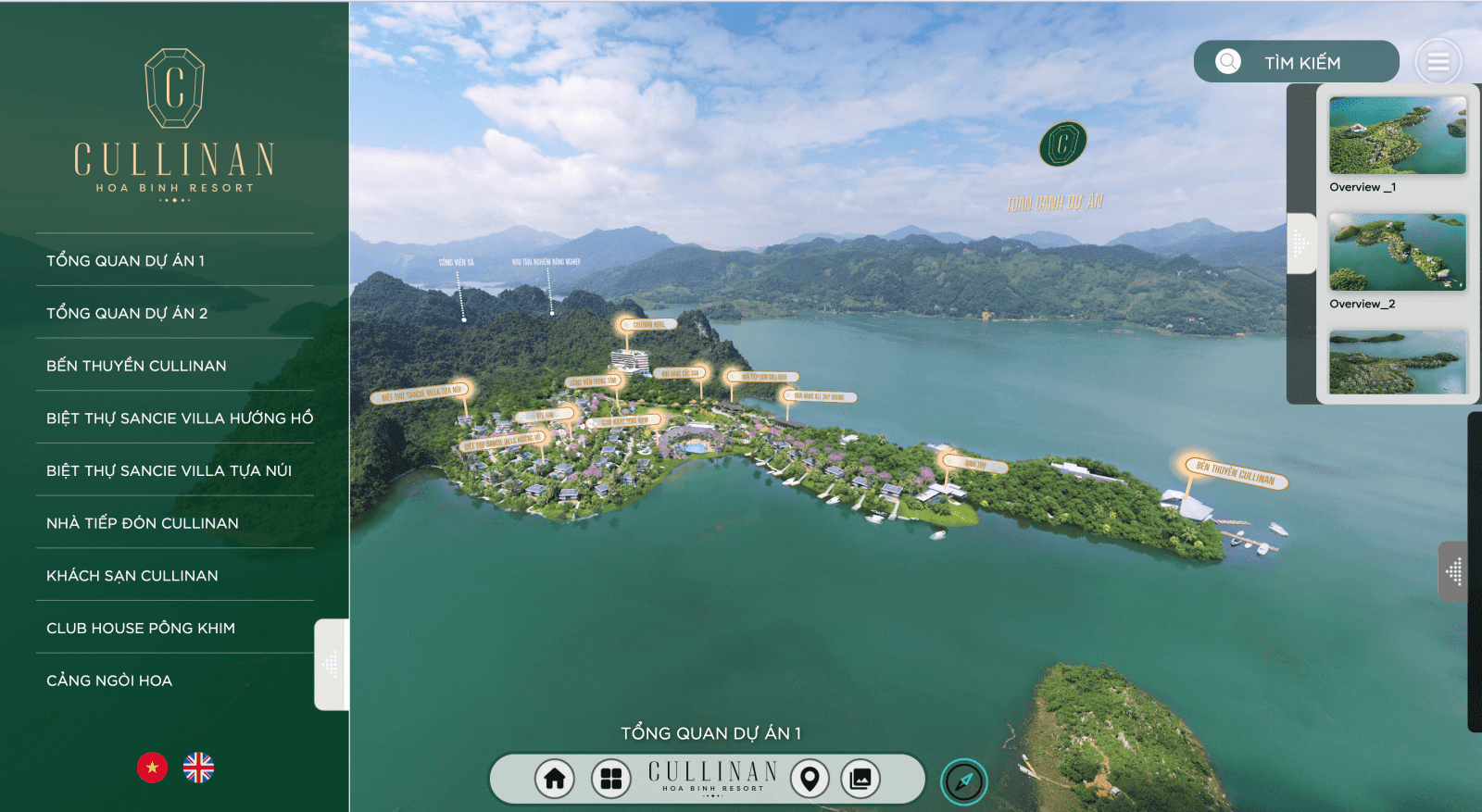The image size is (1482, 812).
Task: Open Tổng Quan Dự Án 1 menu entry
Action: tap(126, 261)
